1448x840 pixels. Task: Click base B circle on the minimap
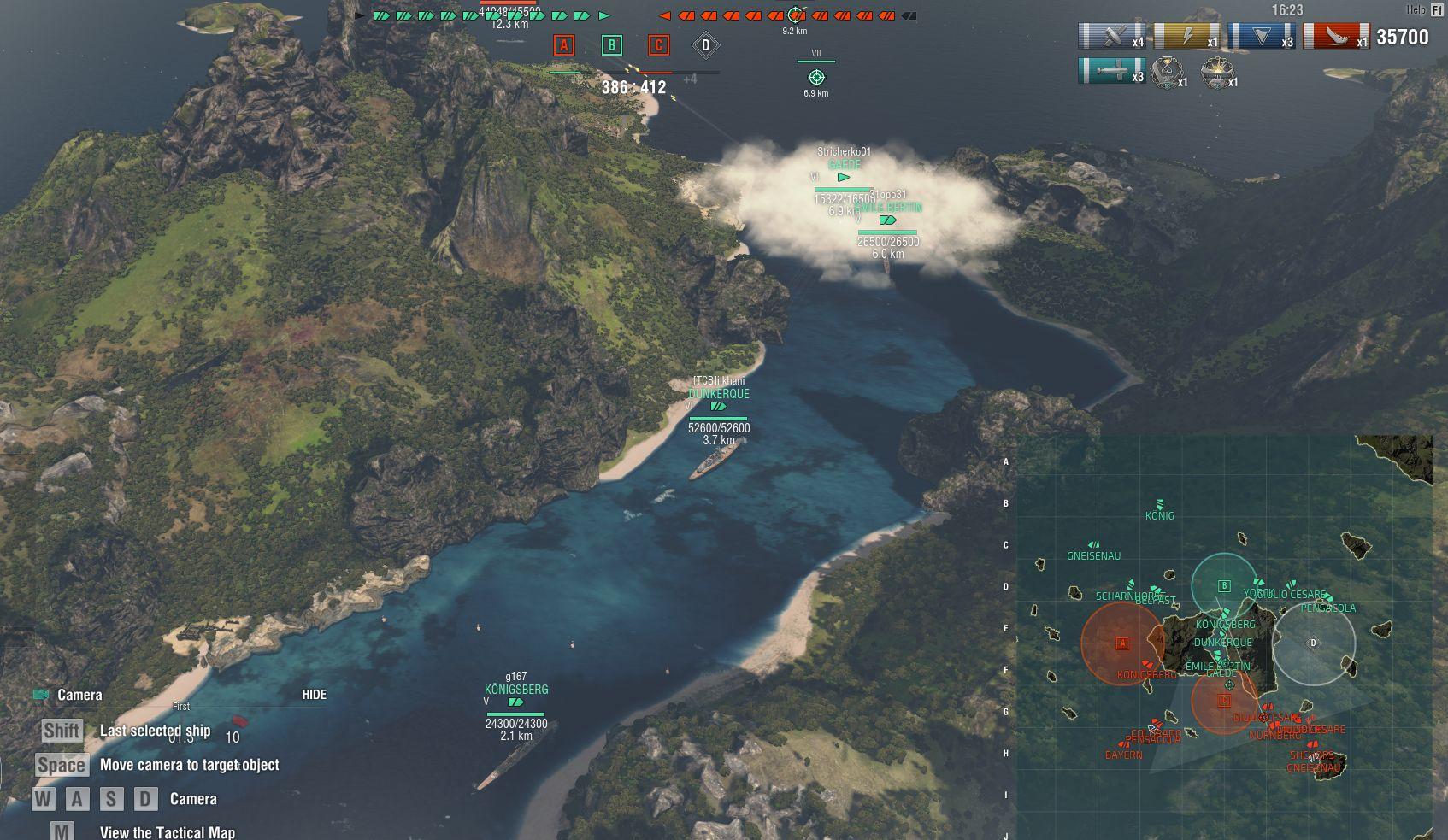click(1224, 586)
